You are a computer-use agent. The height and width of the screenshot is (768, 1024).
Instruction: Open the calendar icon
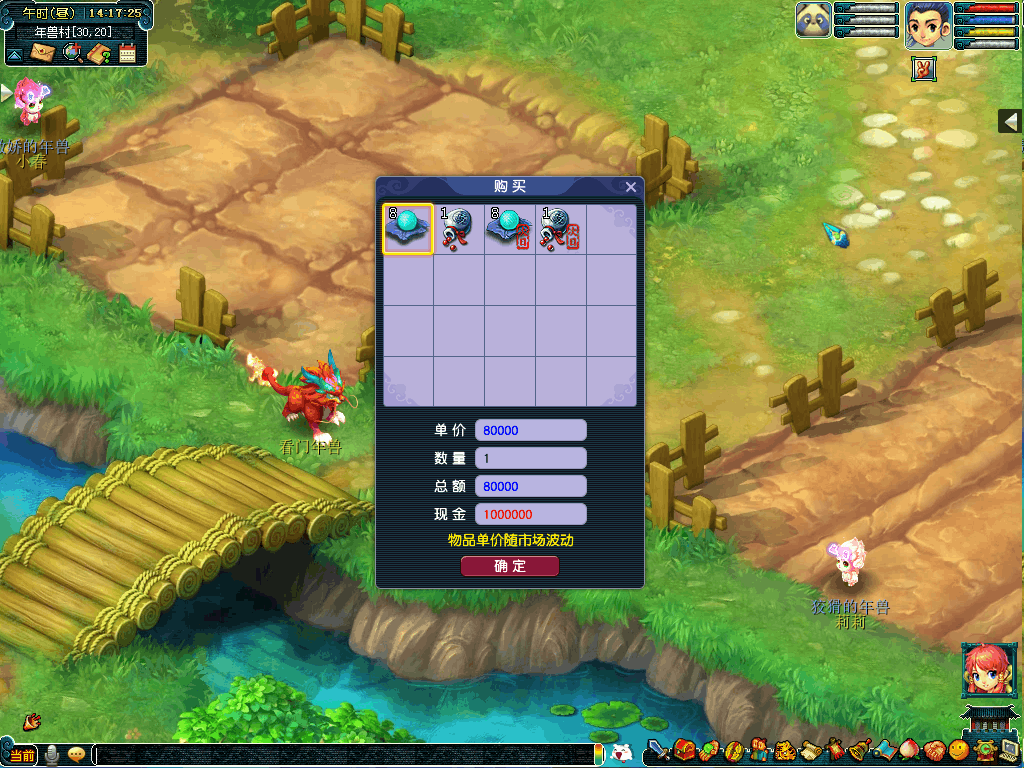tap(127, 53)
